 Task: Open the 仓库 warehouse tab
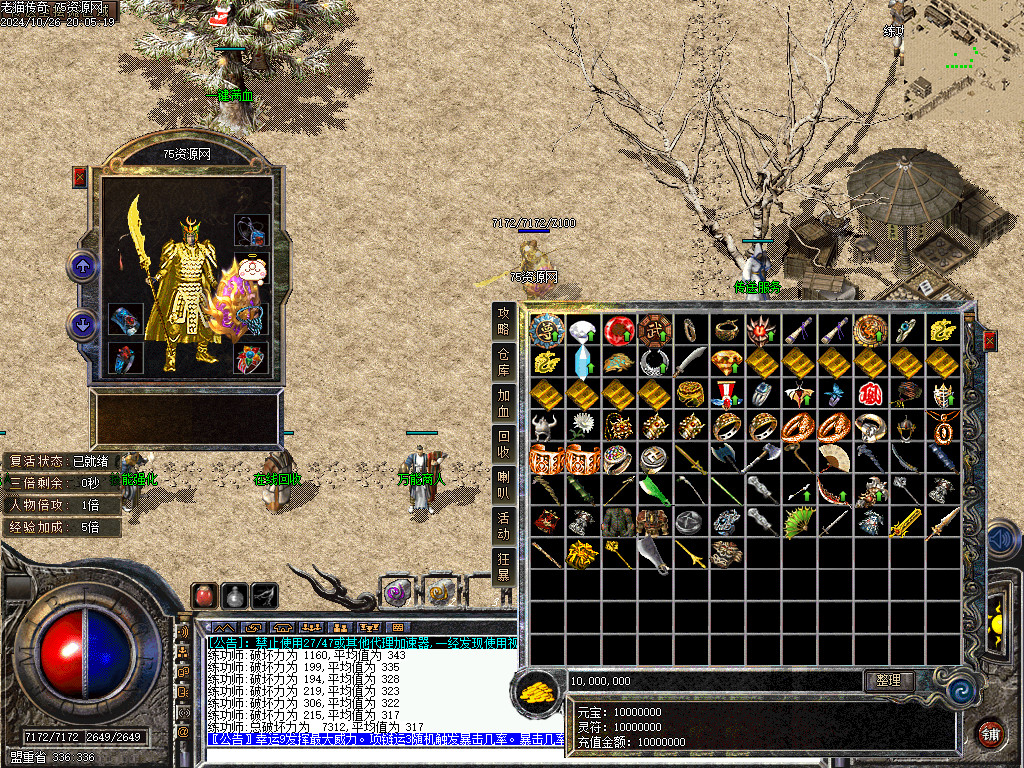504,361
